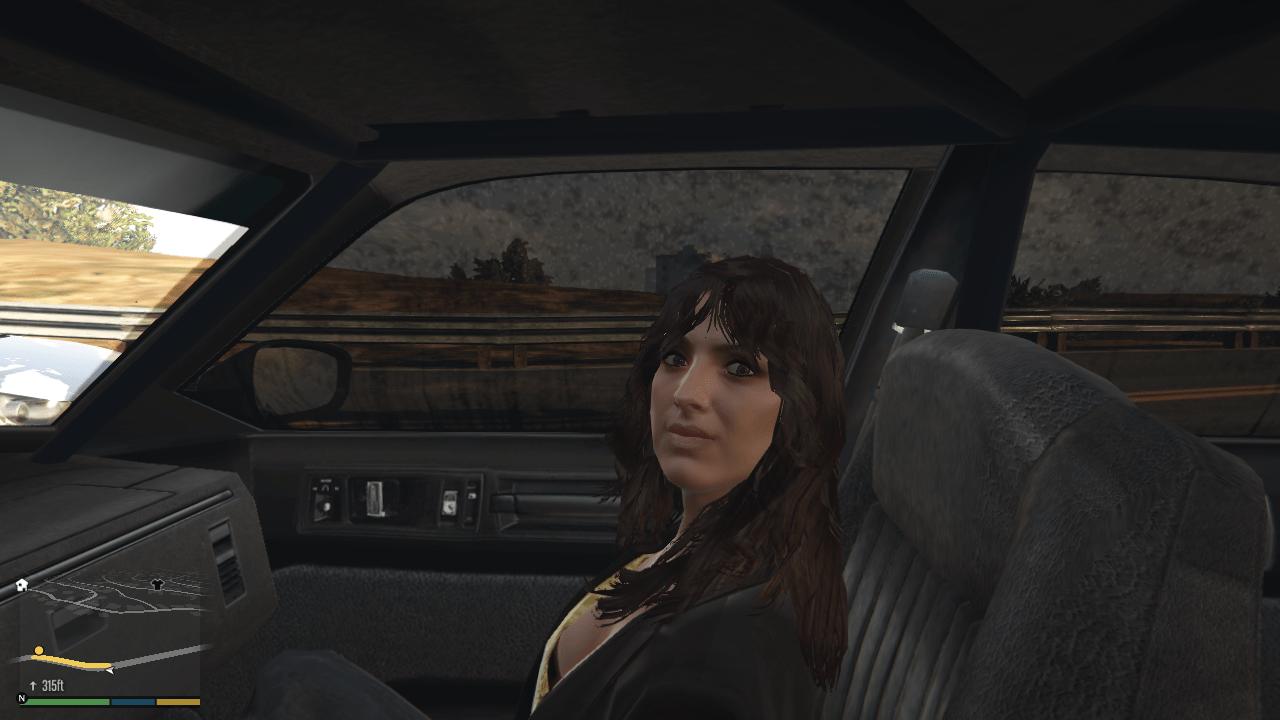
Task: Click the green health bar
Action: tap(67, 701)
